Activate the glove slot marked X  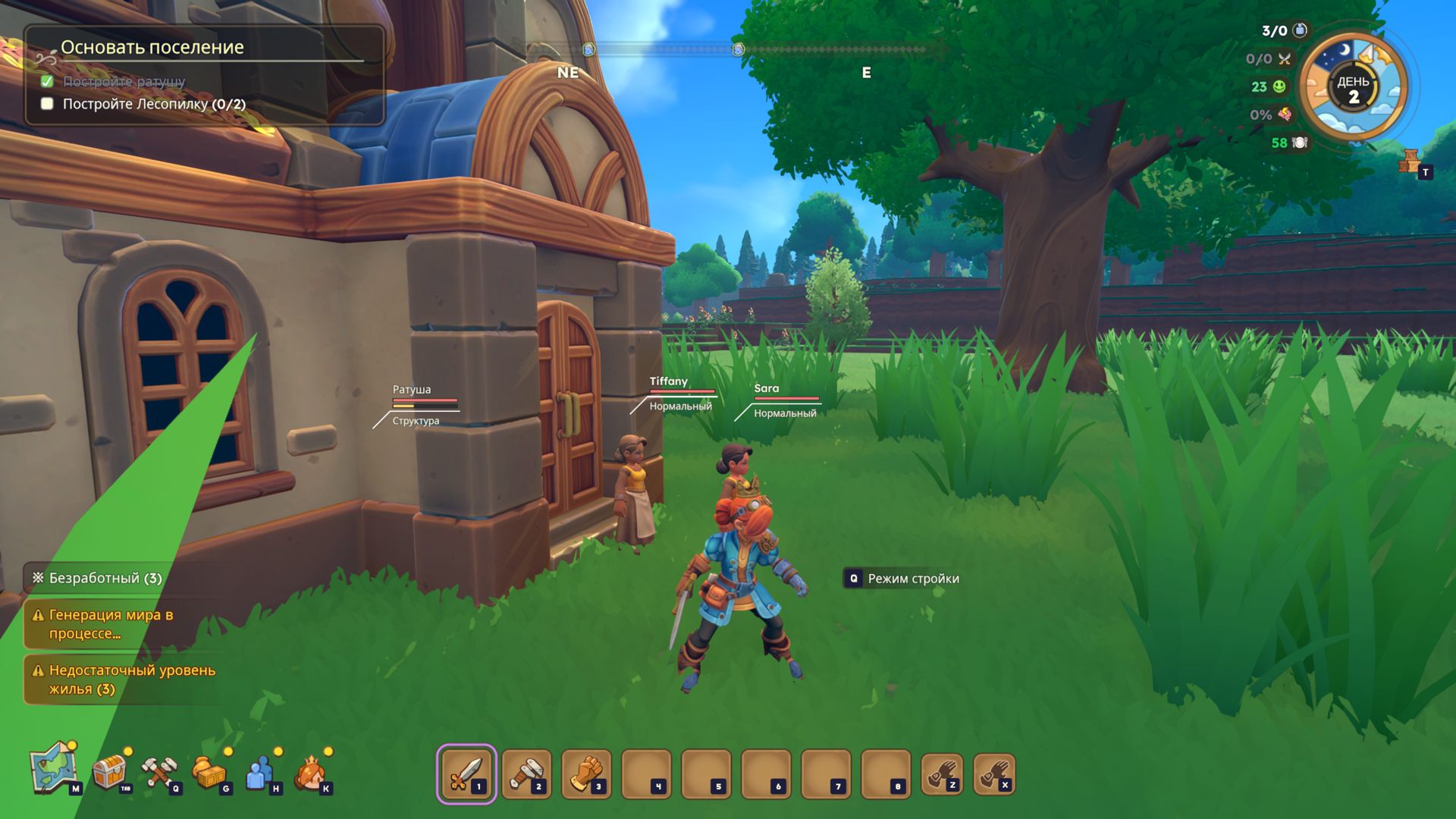point(994,774)
